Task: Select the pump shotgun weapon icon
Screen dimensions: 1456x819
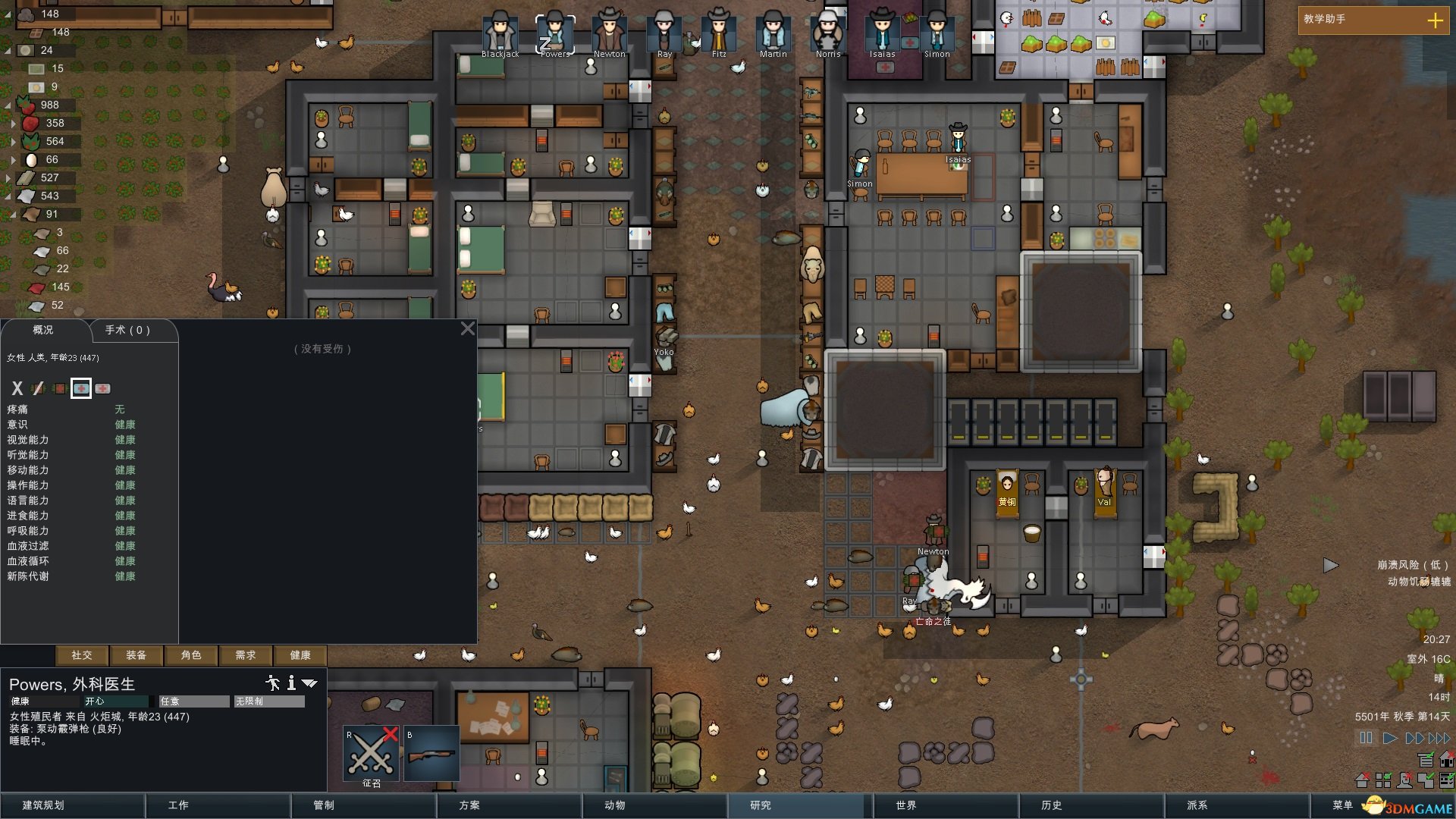Action: (x=431, y=754)
